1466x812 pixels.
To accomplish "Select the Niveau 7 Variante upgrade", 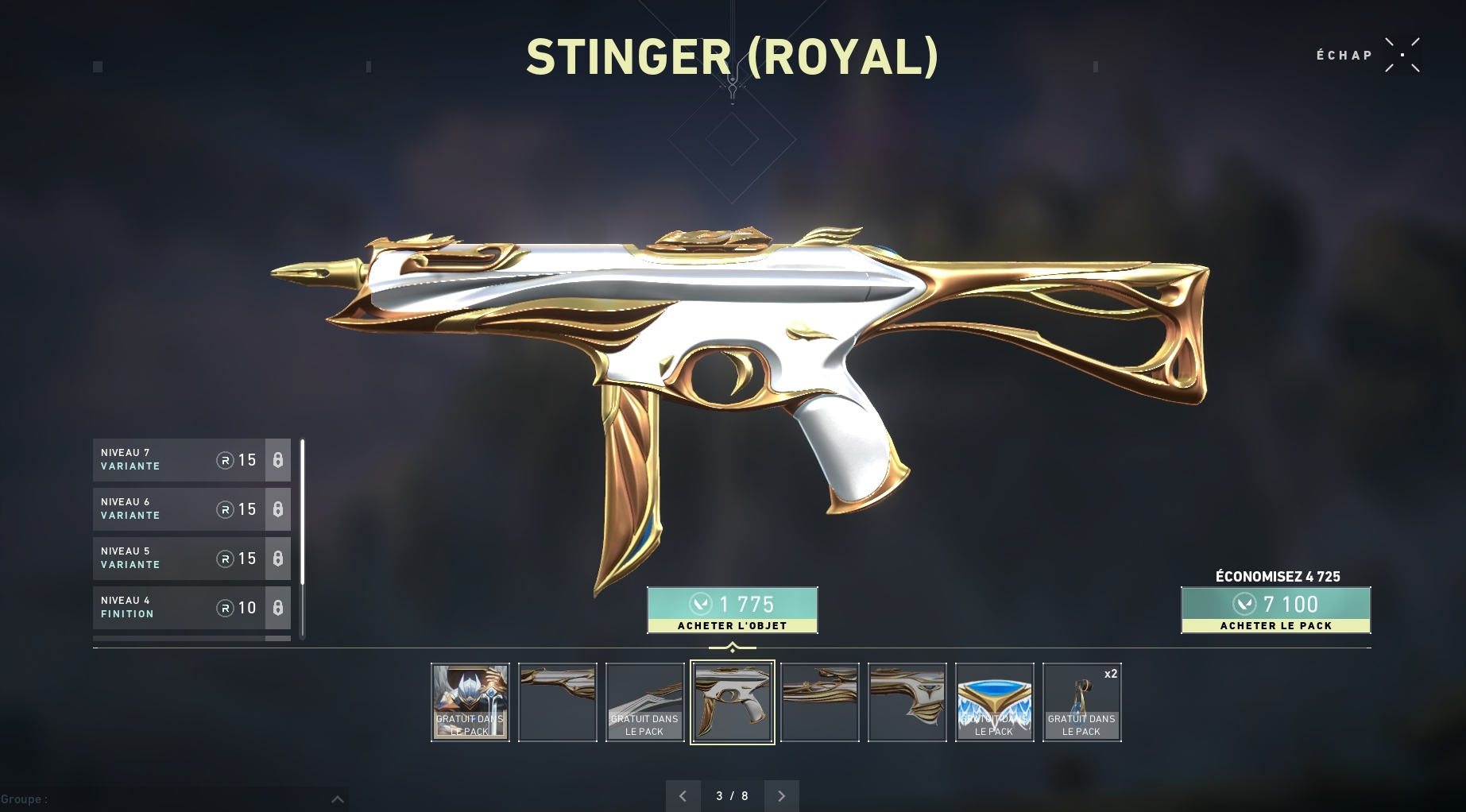I will click(x=191, y=460).
